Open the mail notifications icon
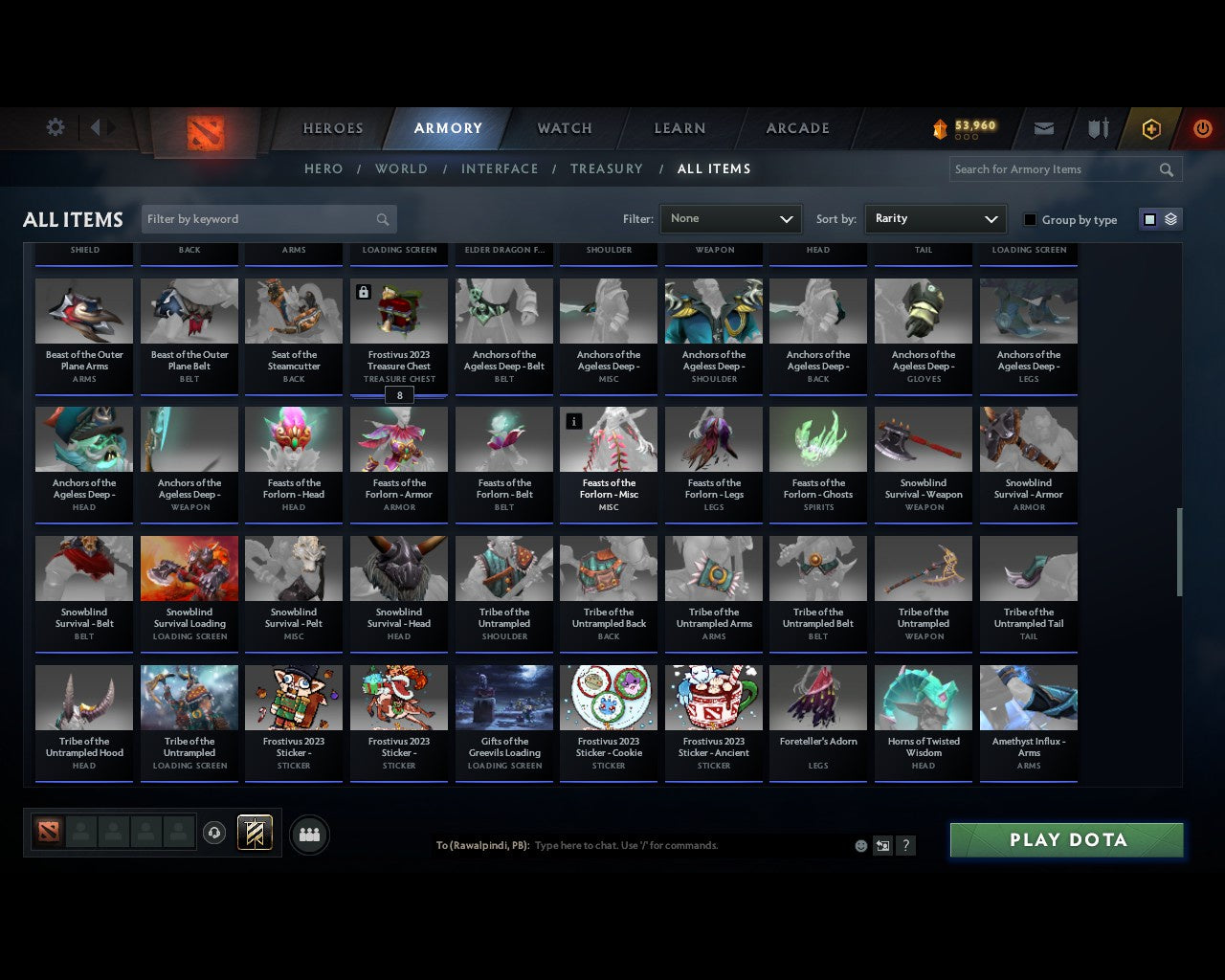This screenshot has height=980, width=1225. [x=1043, y=128]
